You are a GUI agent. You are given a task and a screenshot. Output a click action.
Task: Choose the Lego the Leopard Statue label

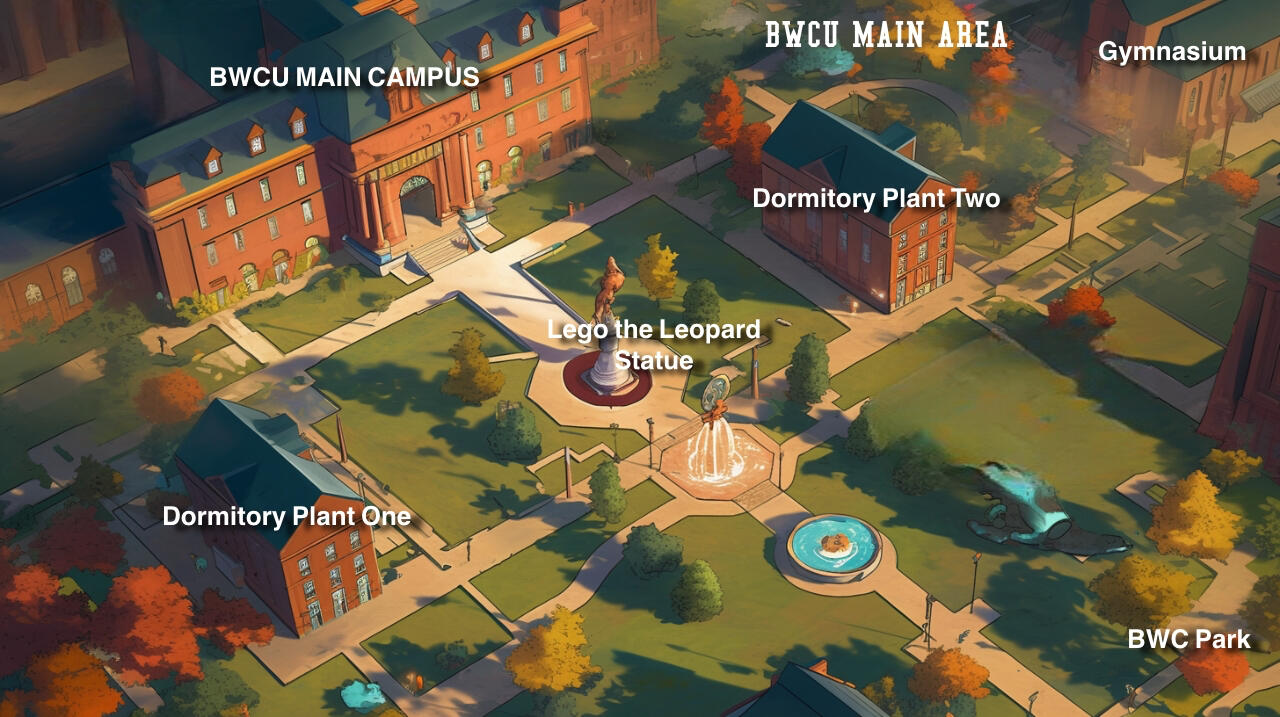pyautogui.click(x=654, y=344)
